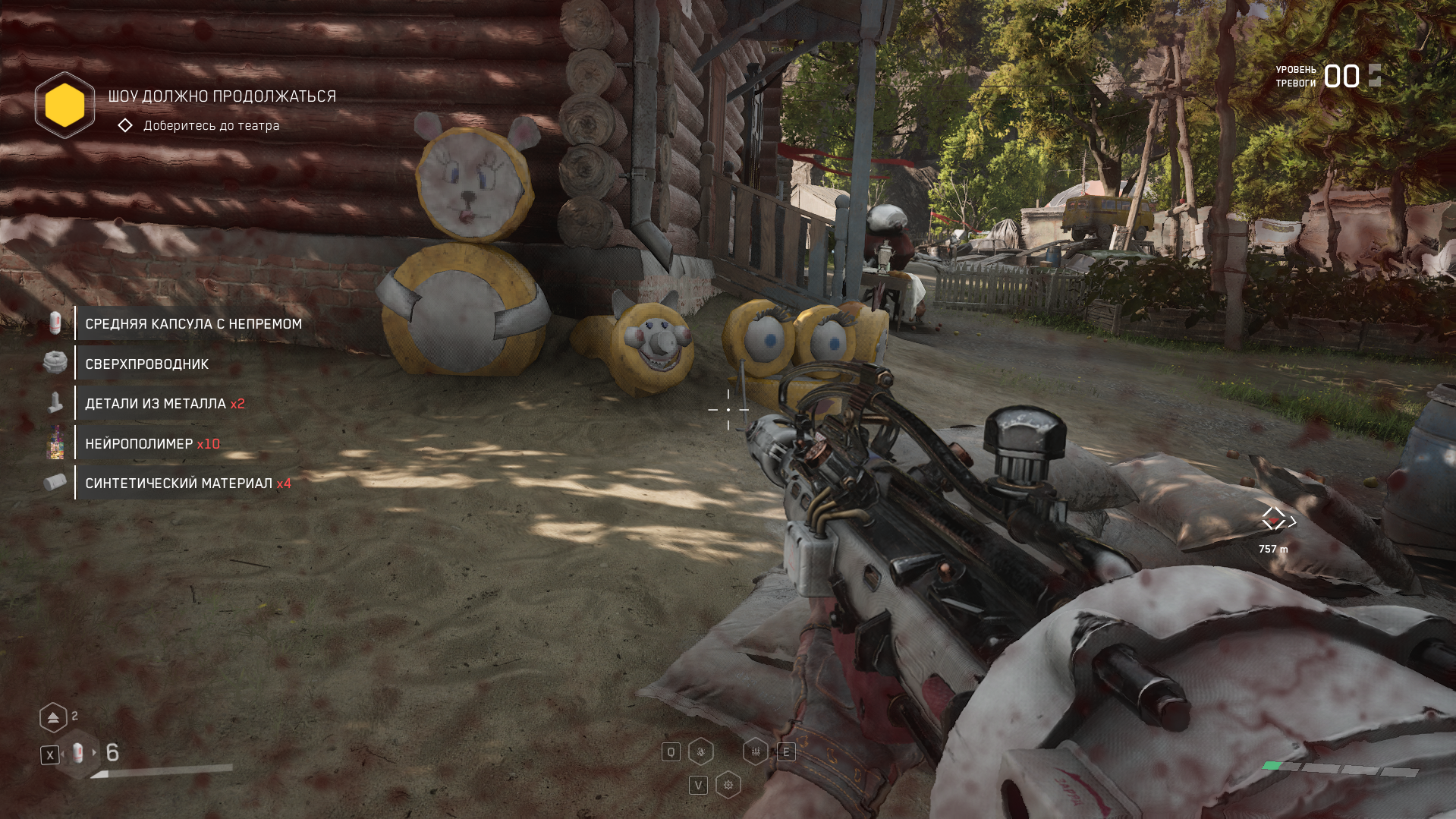Screen dimensions: 1456x819
Task: Select the "Нейрополимер" loot entry
Action: tap(152, 444)
